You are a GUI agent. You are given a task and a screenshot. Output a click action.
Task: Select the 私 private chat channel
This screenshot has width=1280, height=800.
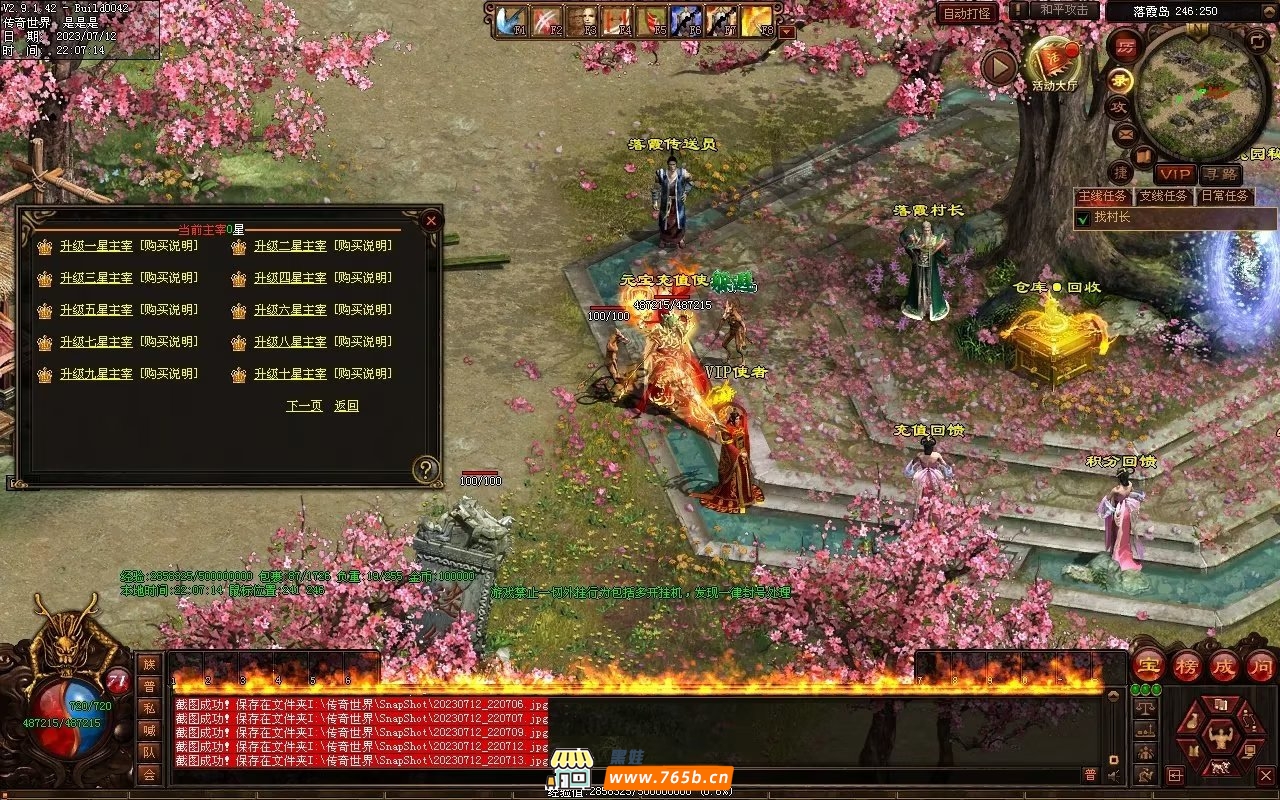pos(149,708)
